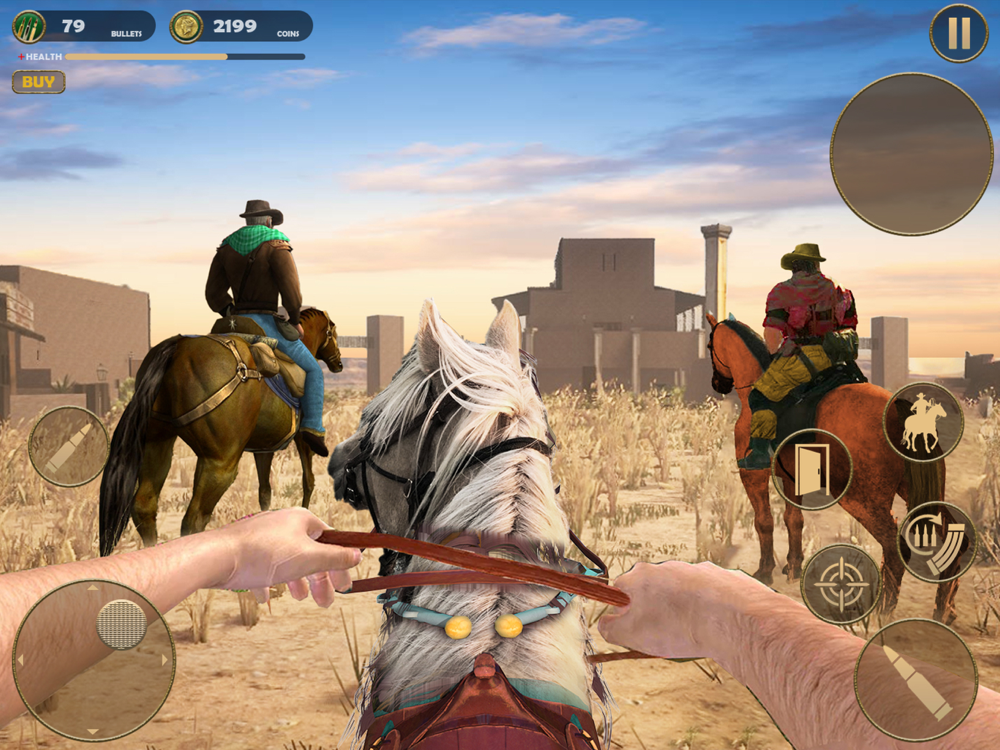The width and height of the screenshot is (1000, 750).
Task: Click the gold coins icon
Action: click(x=186, y=26)
